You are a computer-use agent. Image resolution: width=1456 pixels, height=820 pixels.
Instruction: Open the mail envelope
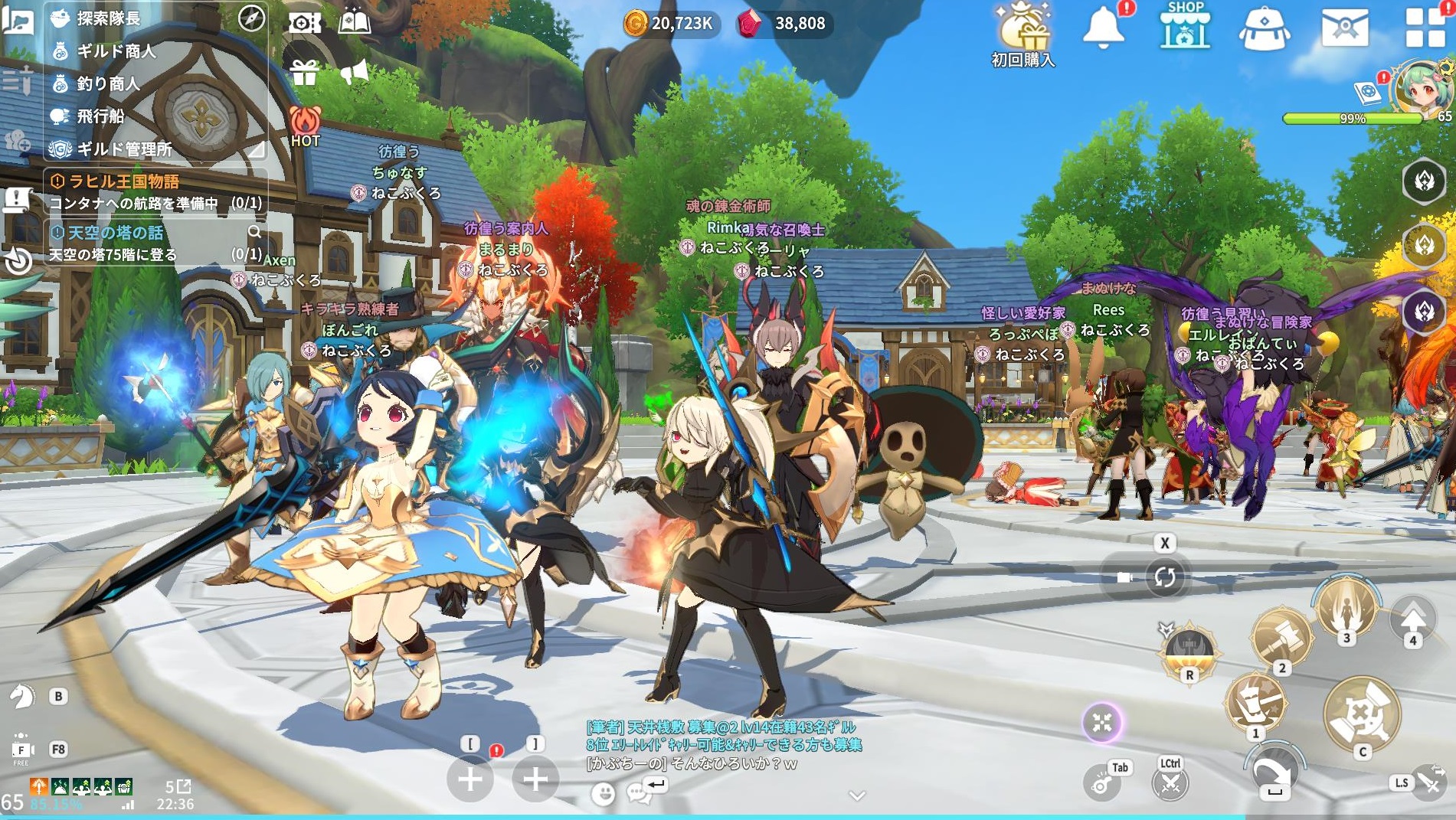[x=1345, y=28]
